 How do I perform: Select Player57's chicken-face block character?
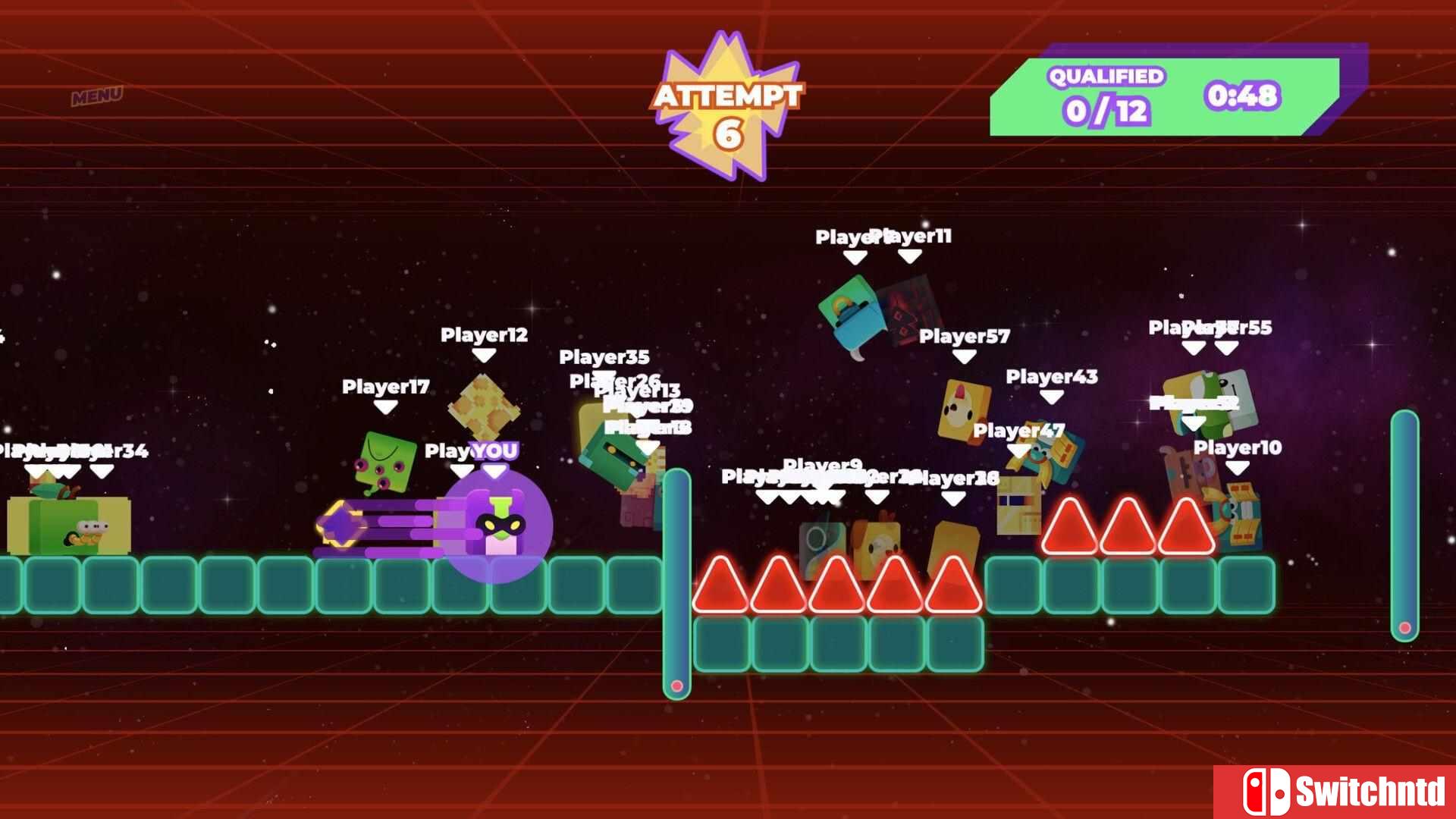click(963, 409)
